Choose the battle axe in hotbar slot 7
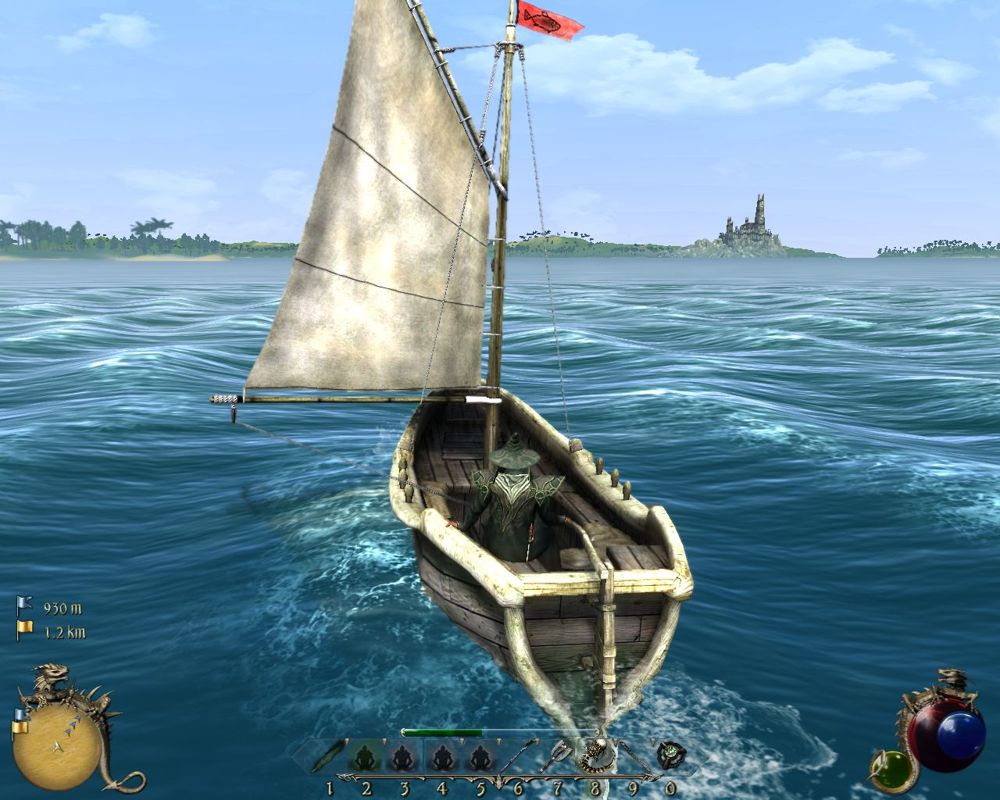The height and width of the screenshot is (800, 1000). pyautogui.click(x=556, y=757)
